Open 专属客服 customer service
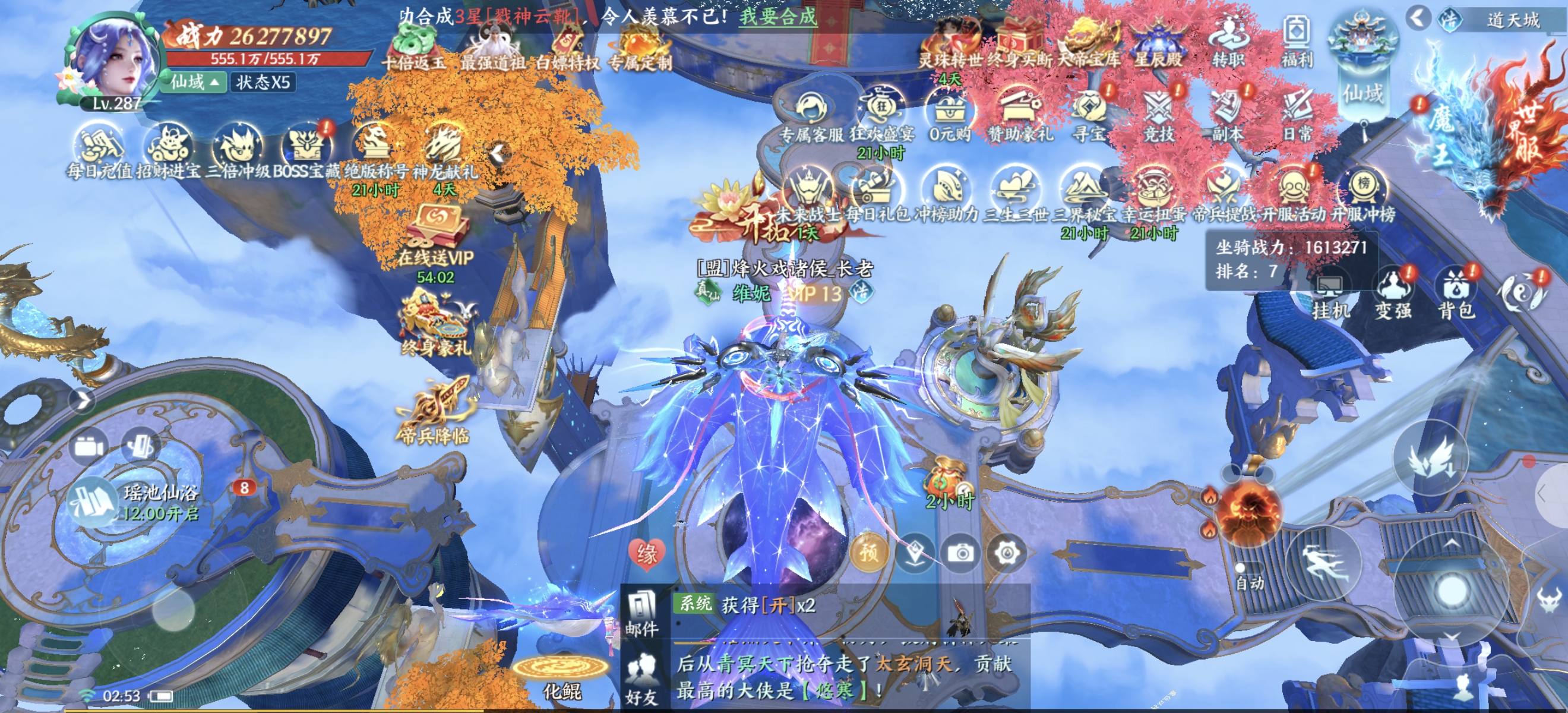This screenshot has width=1568, height=713. 811,114
